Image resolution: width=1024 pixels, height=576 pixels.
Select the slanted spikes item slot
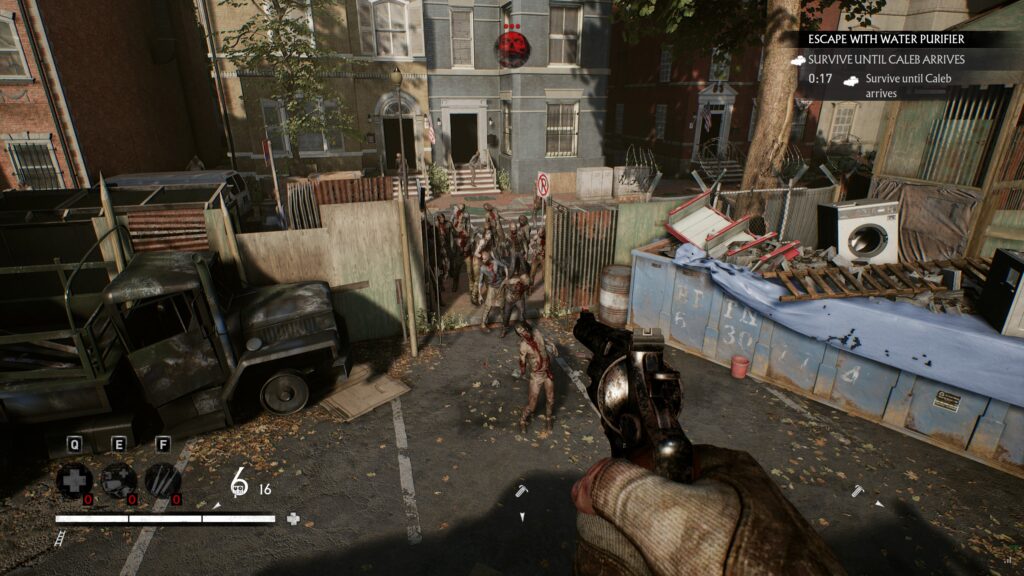click(x=162, y=480)
